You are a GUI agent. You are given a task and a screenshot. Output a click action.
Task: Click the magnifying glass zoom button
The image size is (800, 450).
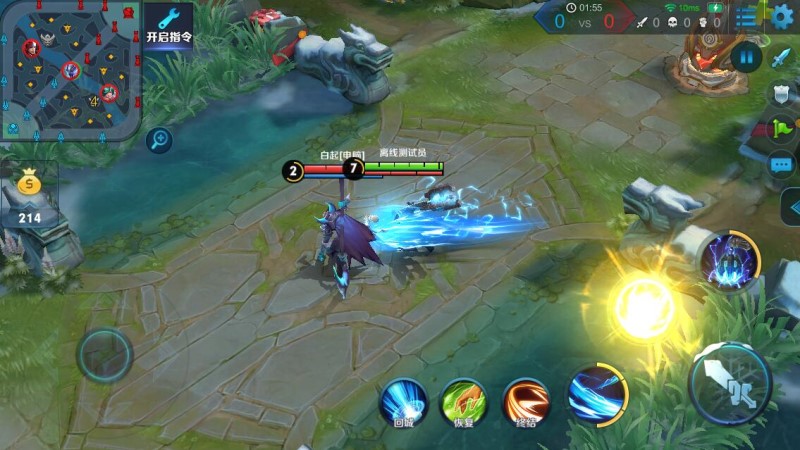point(158,140)
